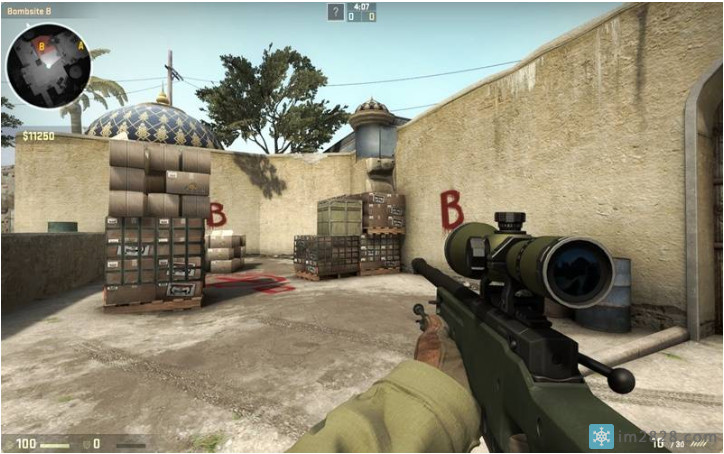Click the Bombsite A marker on the radar
Screen dimensions: 724x454
click(80, 46)
